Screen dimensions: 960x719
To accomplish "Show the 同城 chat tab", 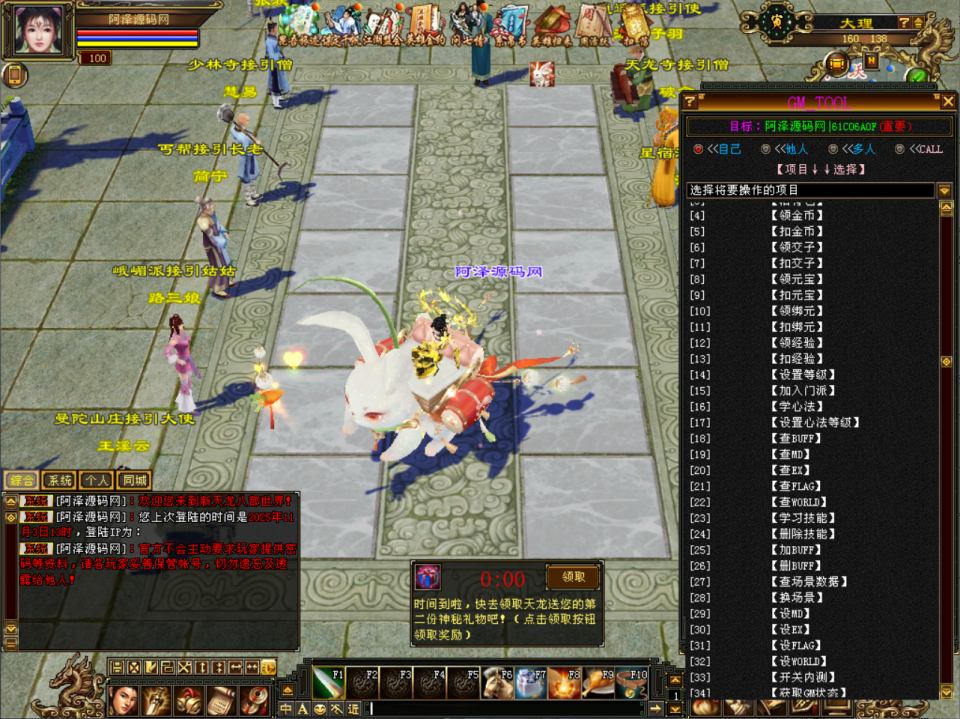I will (133, 481).
